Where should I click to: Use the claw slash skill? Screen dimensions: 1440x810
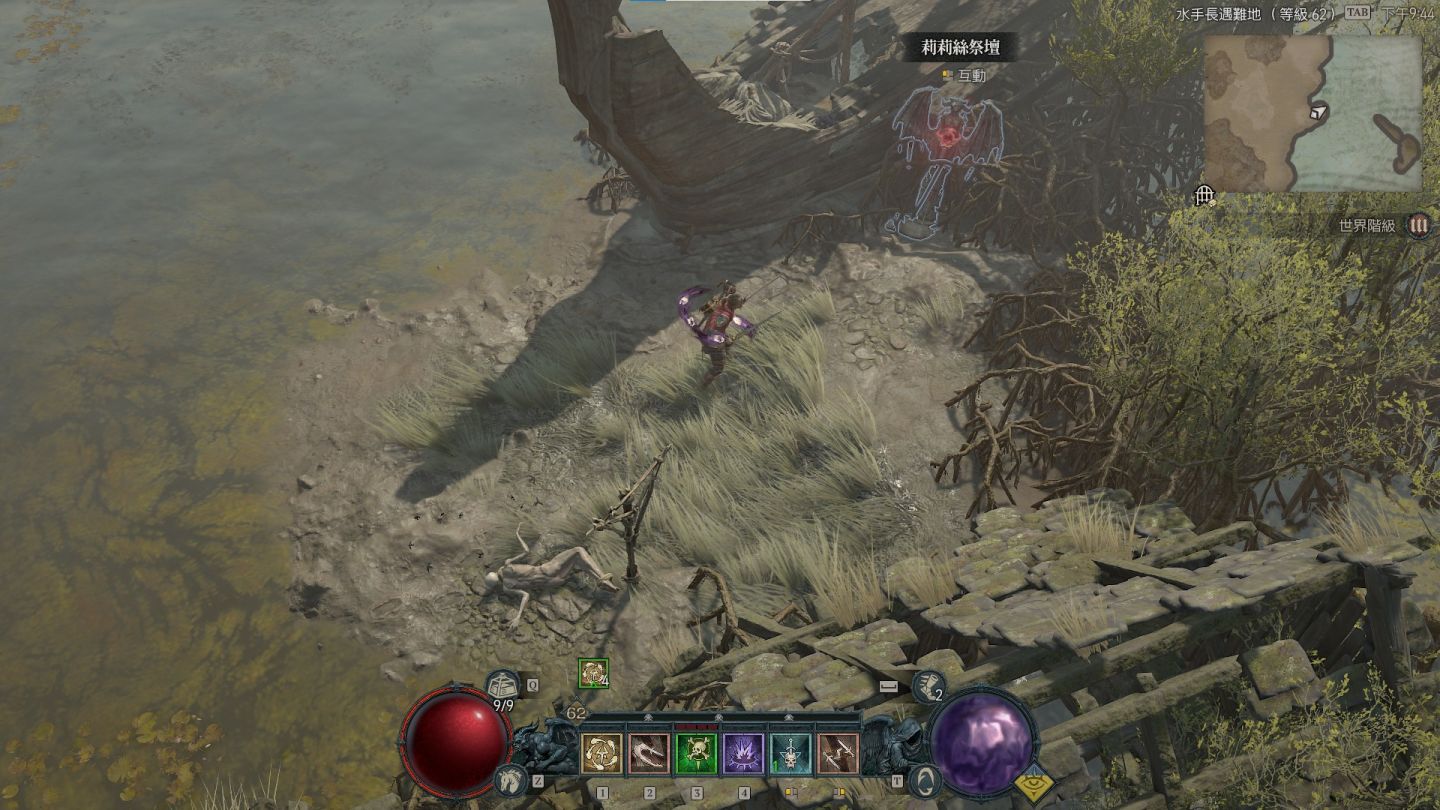click(x=649, y=754)
